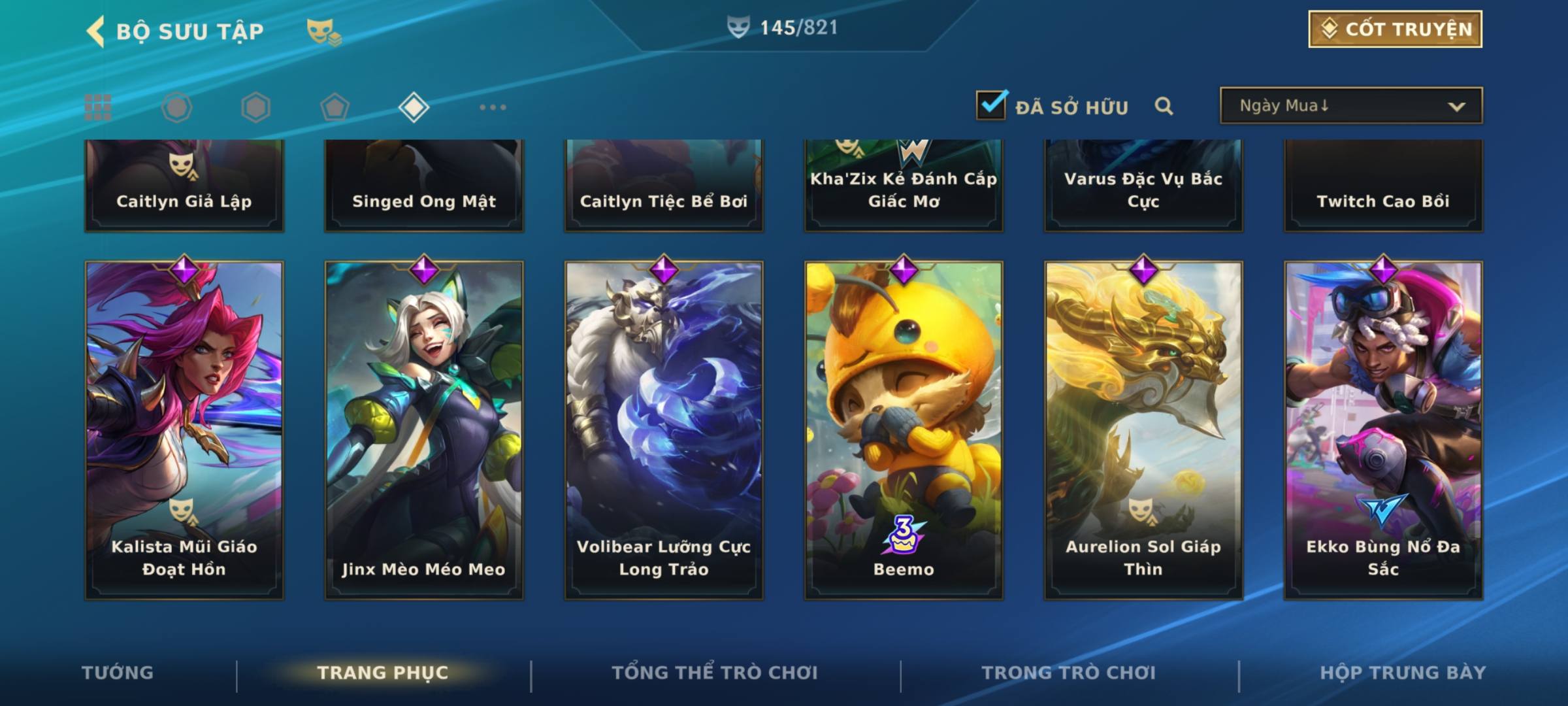
Task: Toggle the Đã Sở Hữu checkbox
Action: tap(991, 106)
